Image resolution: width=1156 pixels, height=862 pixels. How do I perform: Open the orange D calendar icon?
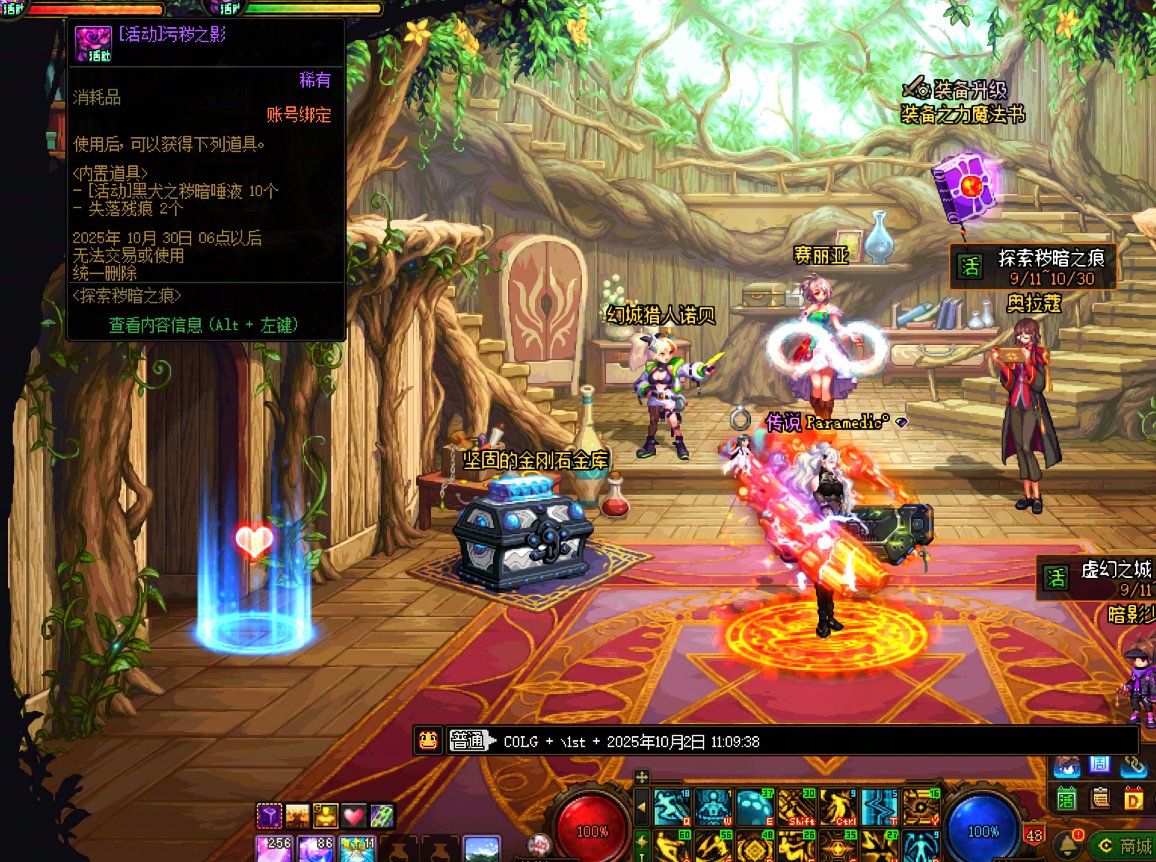click(1134, 799)
